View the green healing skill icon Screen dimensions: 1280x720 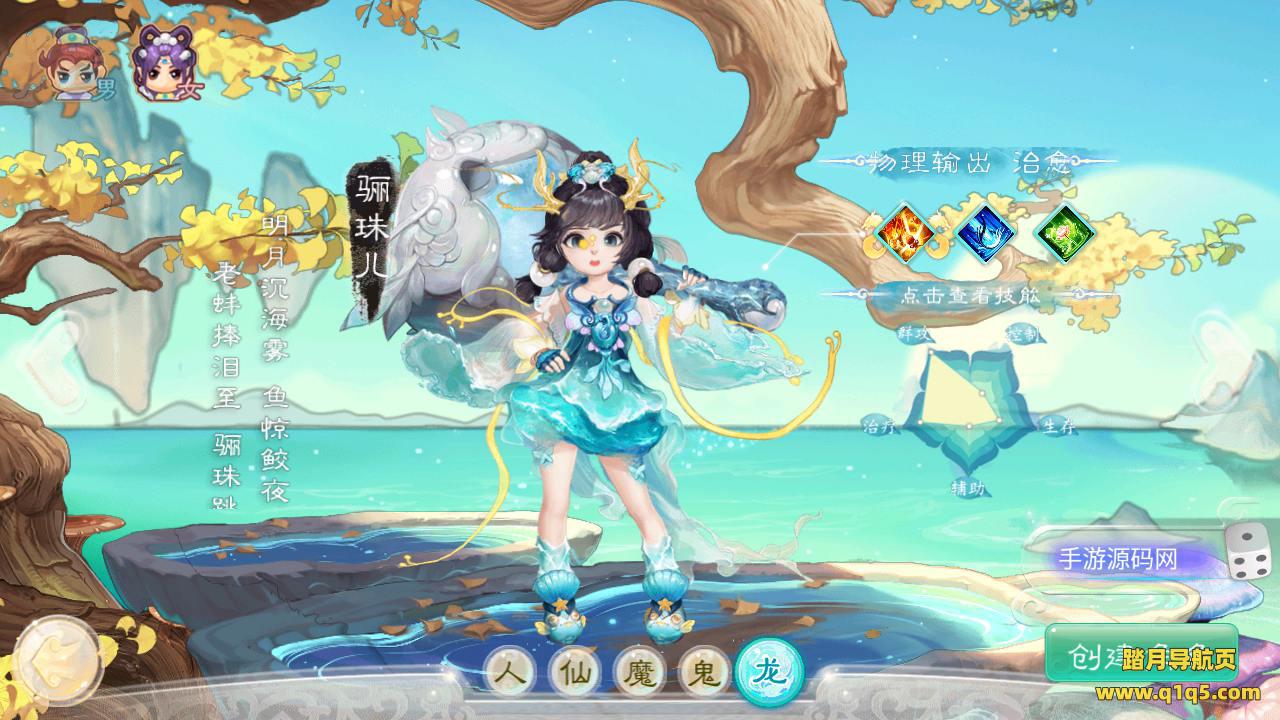(x=1065, y=234)
